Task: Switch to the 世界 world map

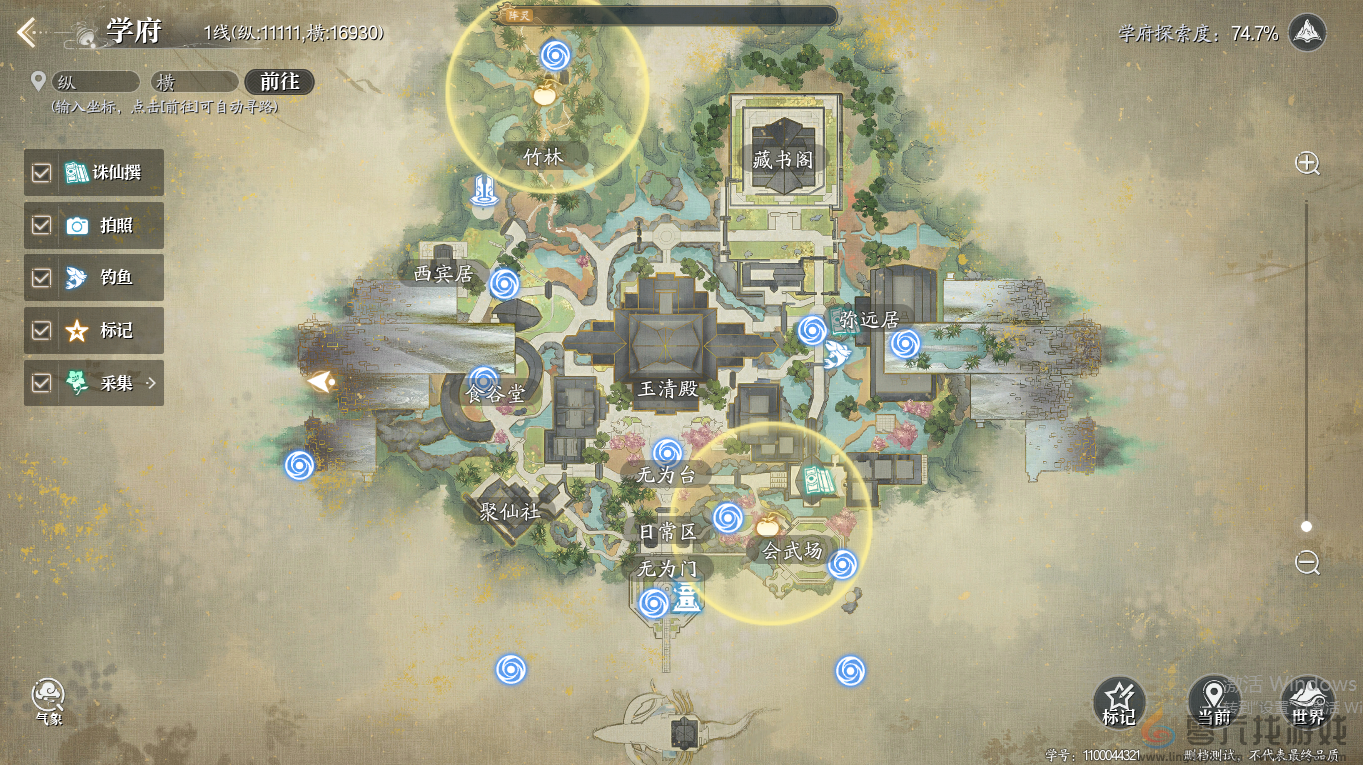Action: 1308,701
